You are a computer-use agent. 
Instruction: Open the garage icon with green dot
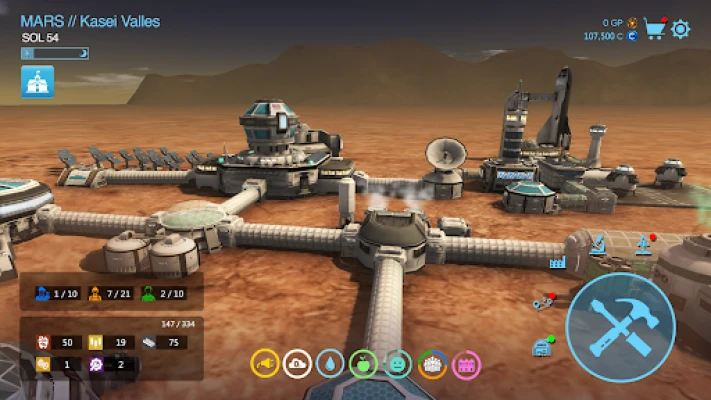click(542, 346)
